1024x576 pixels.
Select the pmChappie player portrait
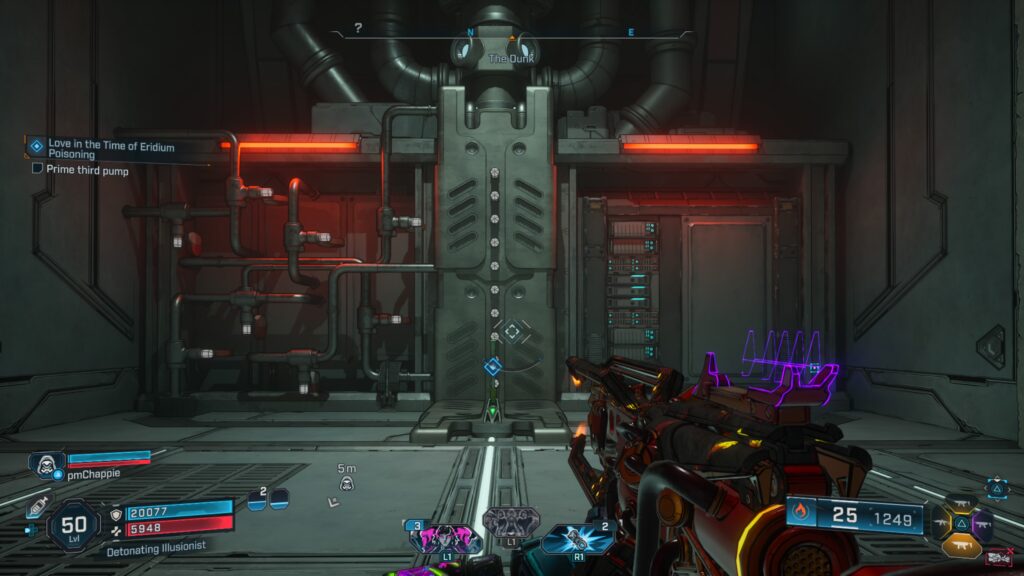[x=45, y=464]
